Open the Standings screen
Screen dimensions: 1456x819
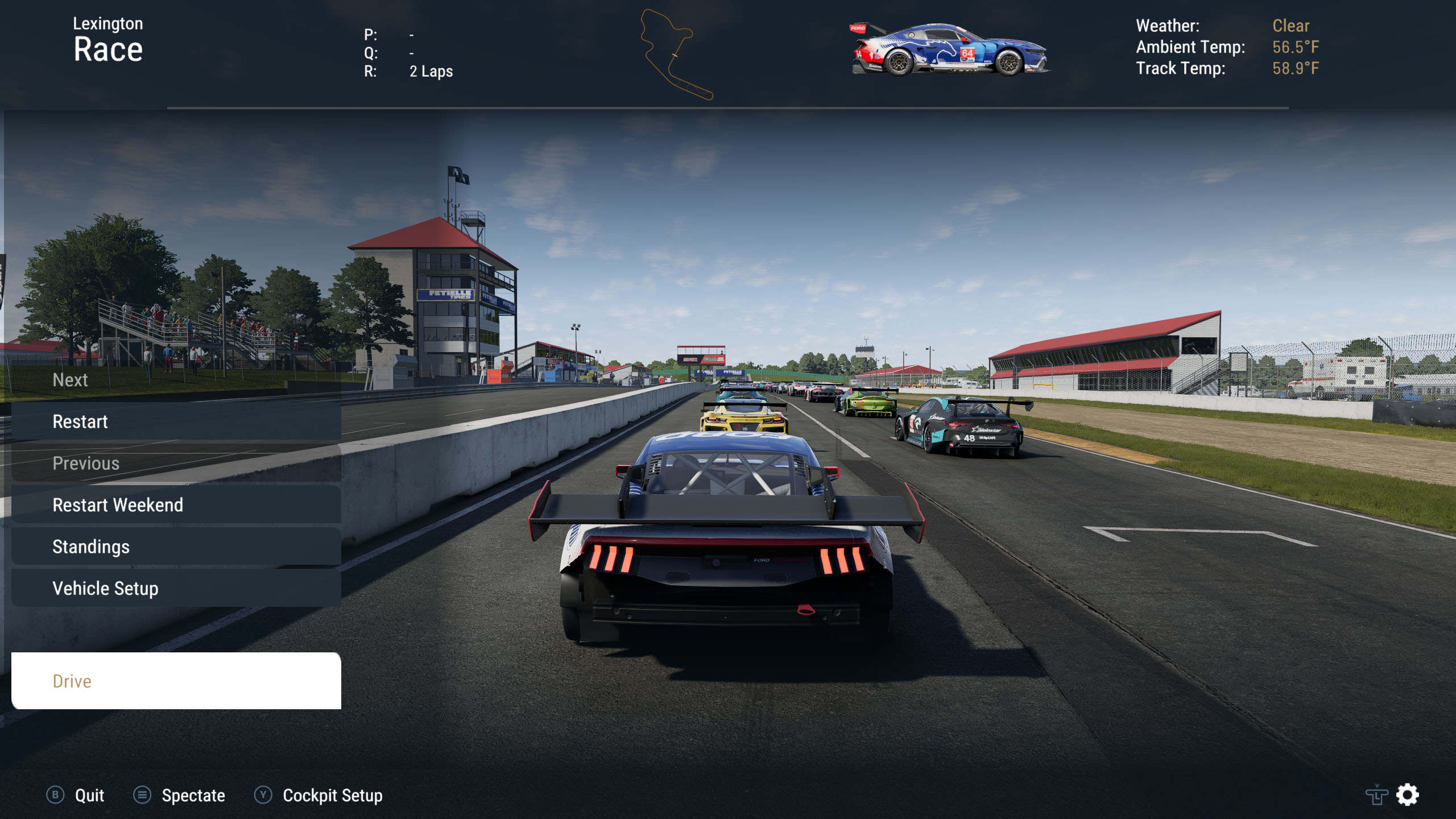(x=176, y=547)
